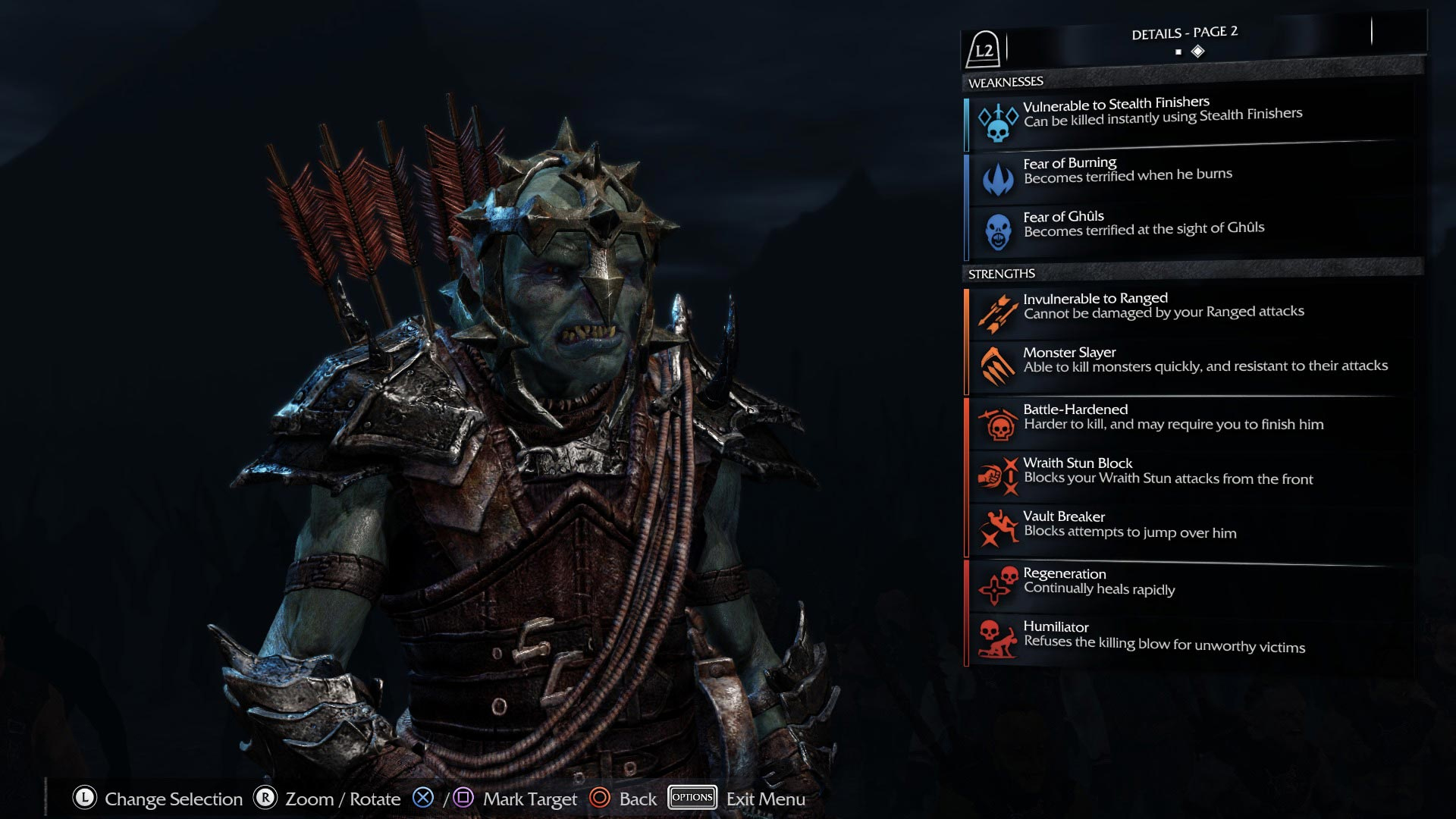Screen dimensions: 1456x819
Task: Click the Fear of Burning flame icon
Action: coord(999,175)
